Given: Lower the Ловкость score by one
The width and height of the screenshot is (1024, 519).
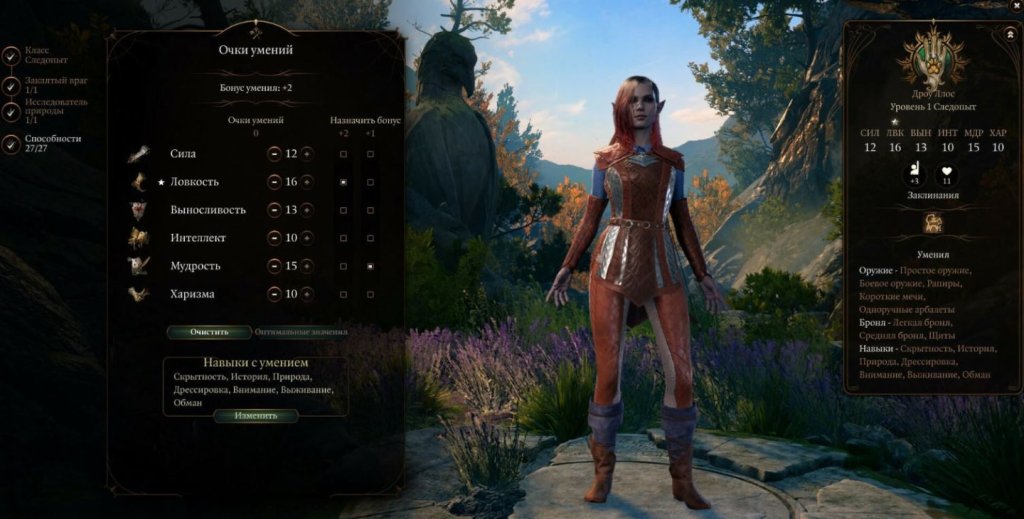Looking at the screenshot, I should [274, 182].
